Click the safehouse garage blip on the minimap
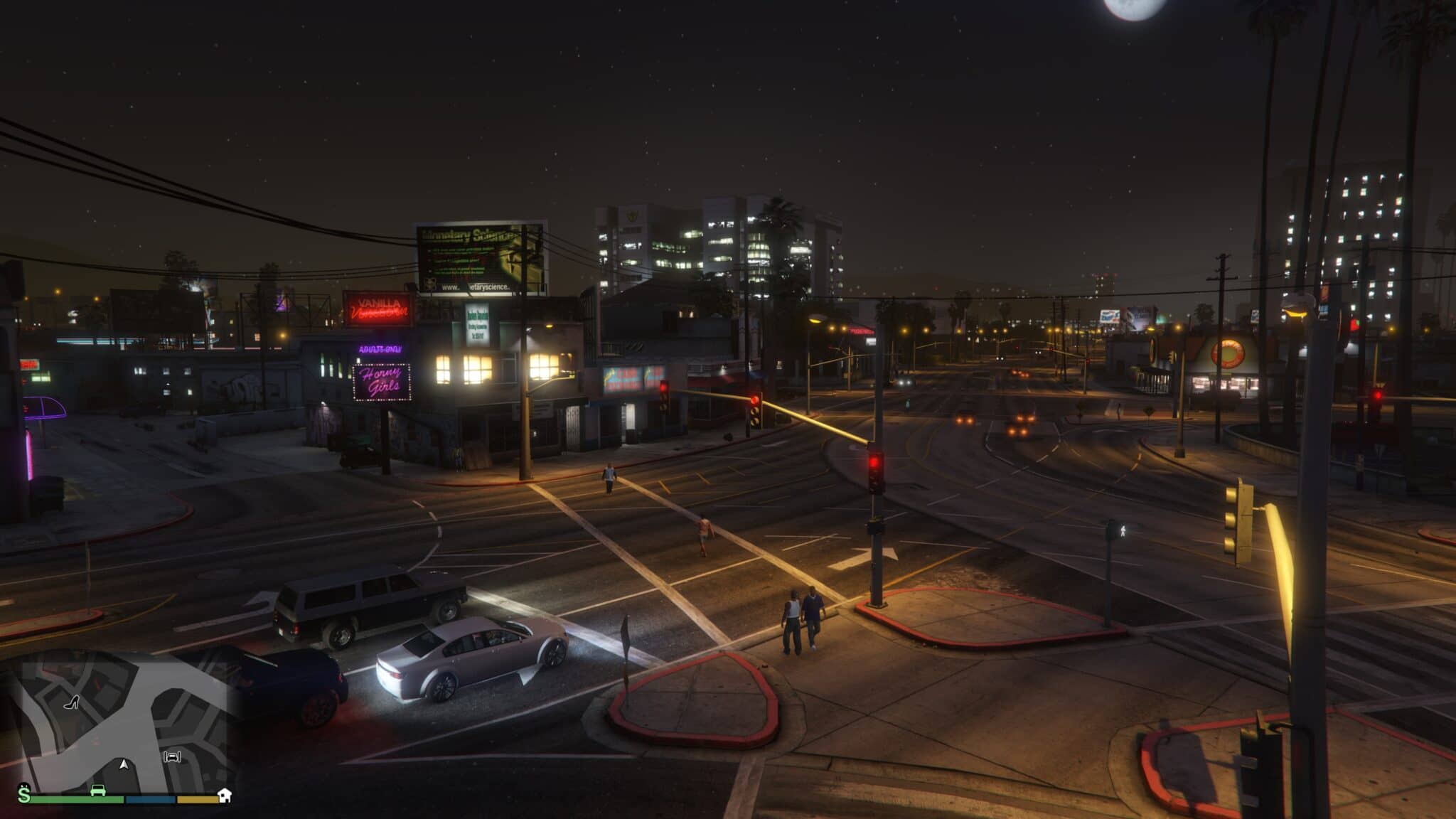Viewport: 1456px width, 819px height. [172, 758]
